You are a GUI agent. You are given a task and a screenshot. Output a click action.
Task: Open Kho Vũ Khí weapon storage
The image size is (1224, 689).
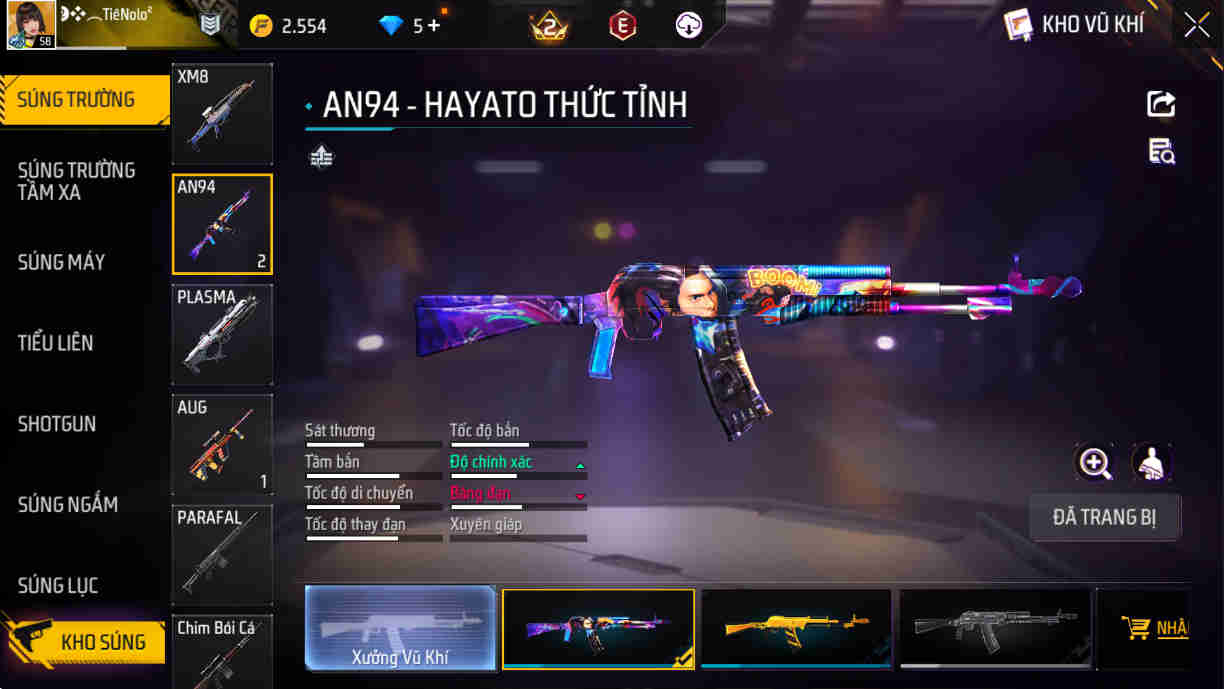(1076, 25)
